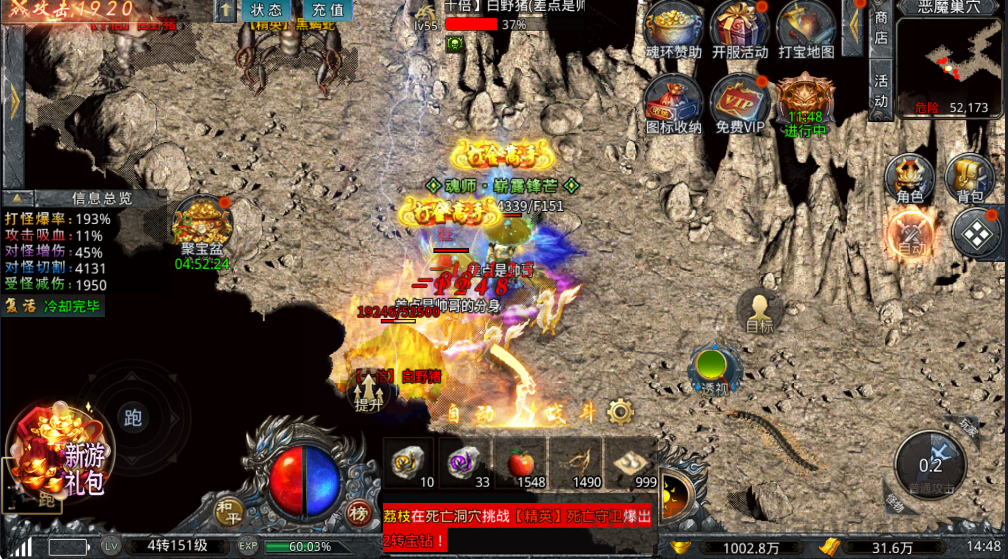Open the 角色 character panel
The width and height of the screenshot is (1008, 559).
click(910, 179)
